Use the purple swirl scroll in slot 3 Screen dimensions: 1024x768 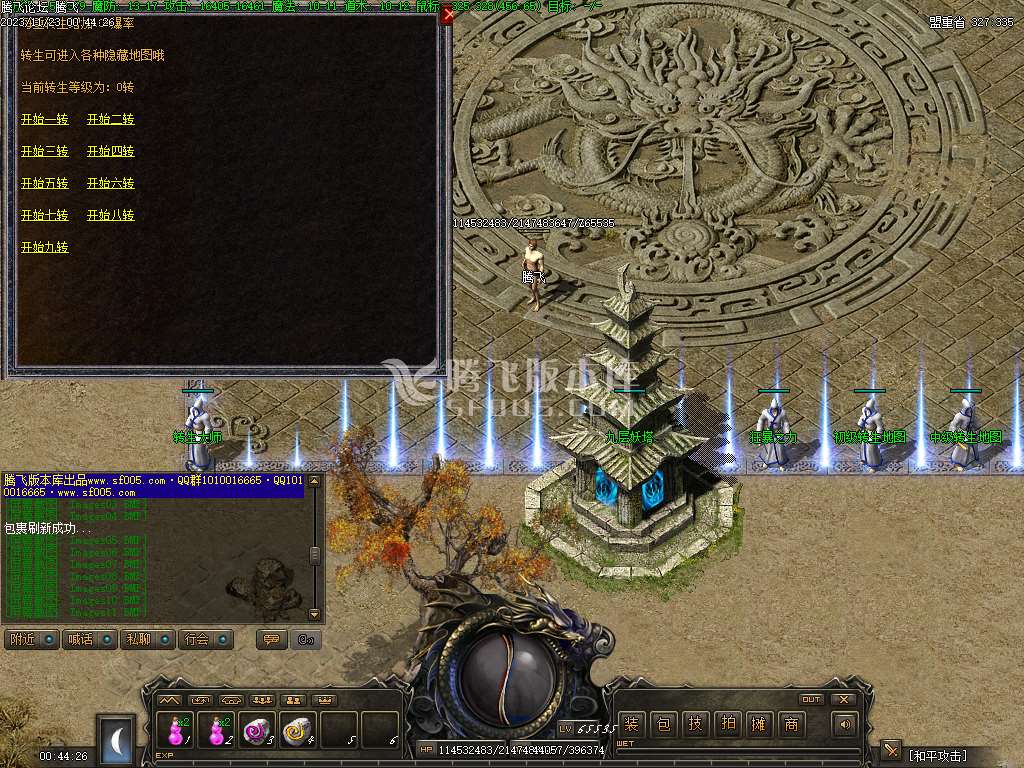(x=257, y=731)
